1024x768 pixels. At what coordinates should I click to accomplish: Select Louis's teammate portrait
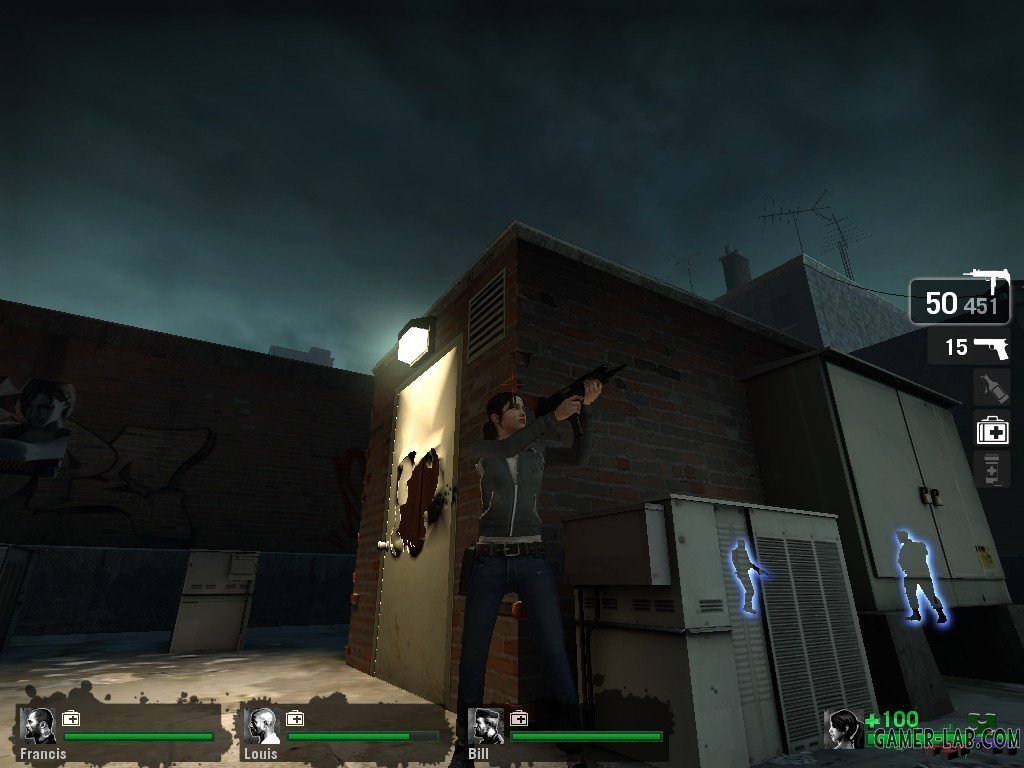point(264,725)
